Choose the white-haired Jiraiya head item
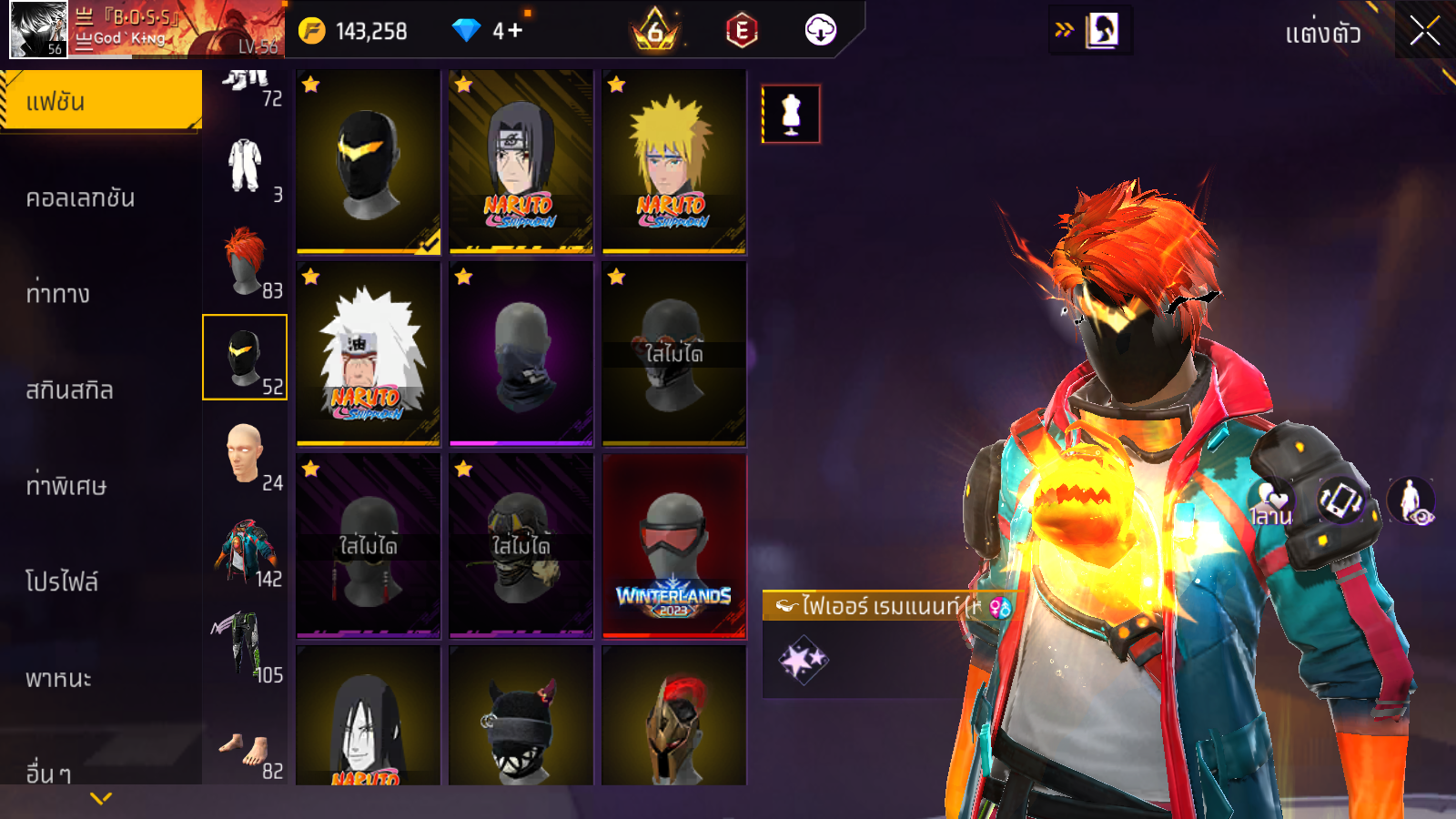 click(368, 353)
